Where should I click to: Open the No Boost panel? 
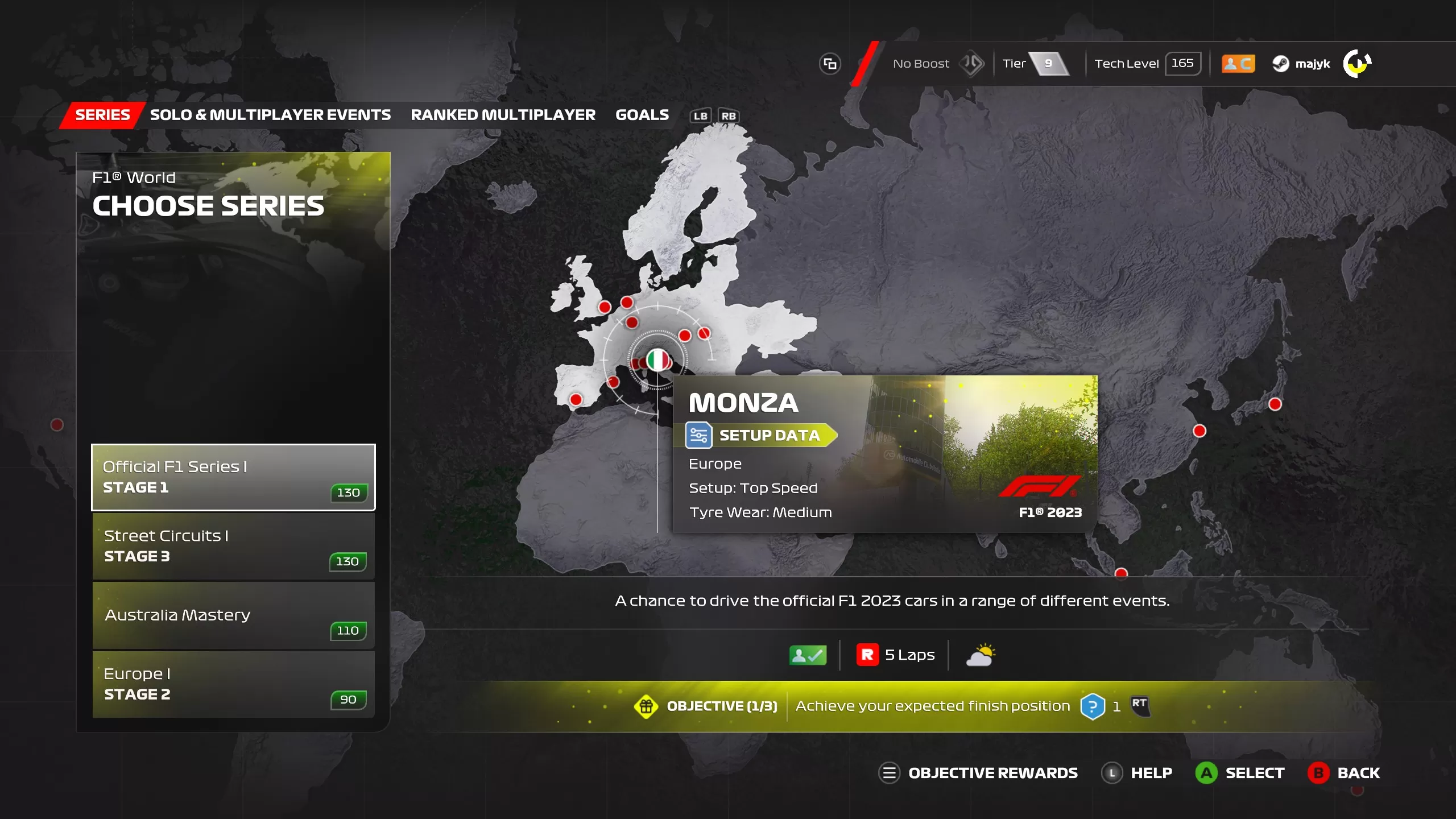(x=936, y=64)
